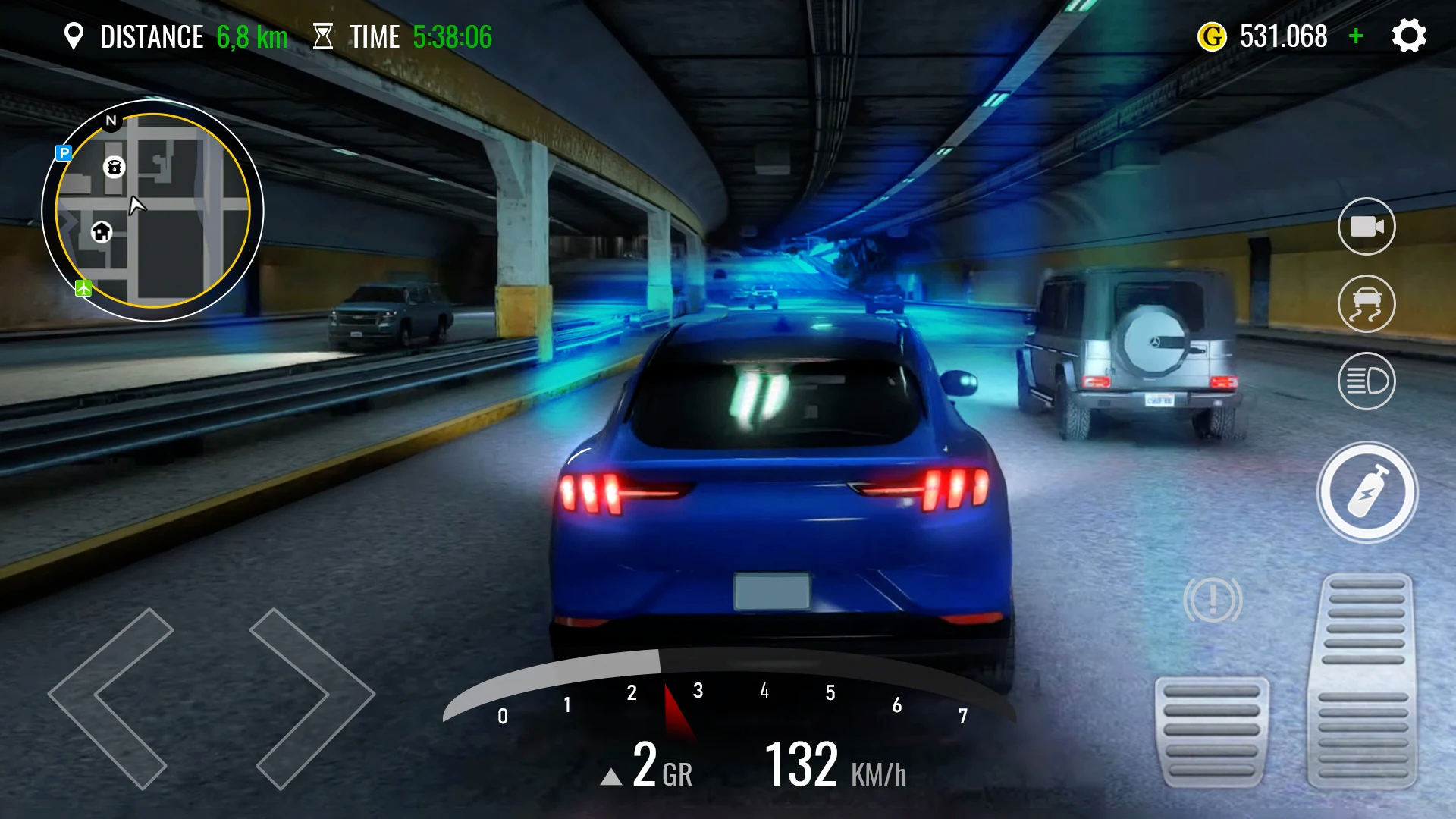The image size is (1456, 819).
Task: Add more gold coins with plus button
Action: [x=1357, y=36]
